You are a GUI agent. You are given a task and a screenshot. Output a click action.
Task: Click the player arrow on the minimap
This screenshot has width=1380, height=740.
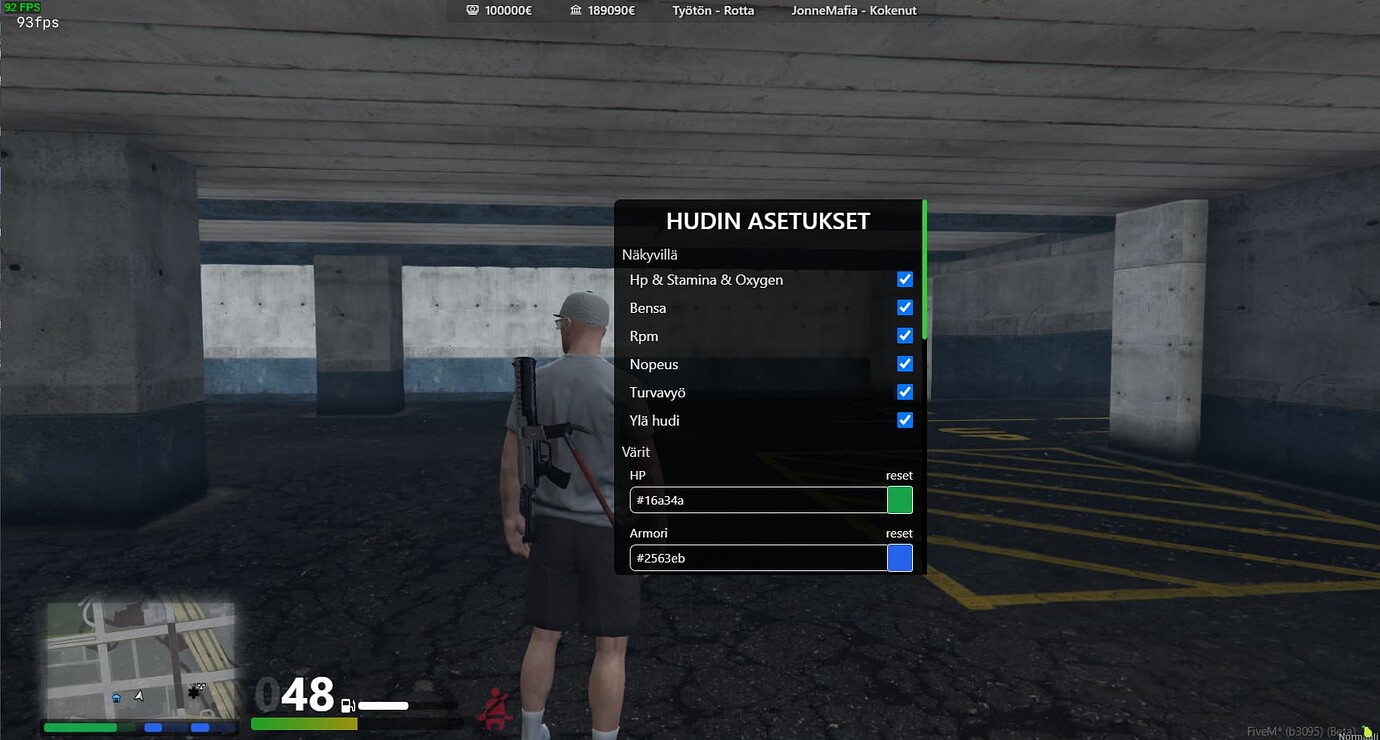139,696
